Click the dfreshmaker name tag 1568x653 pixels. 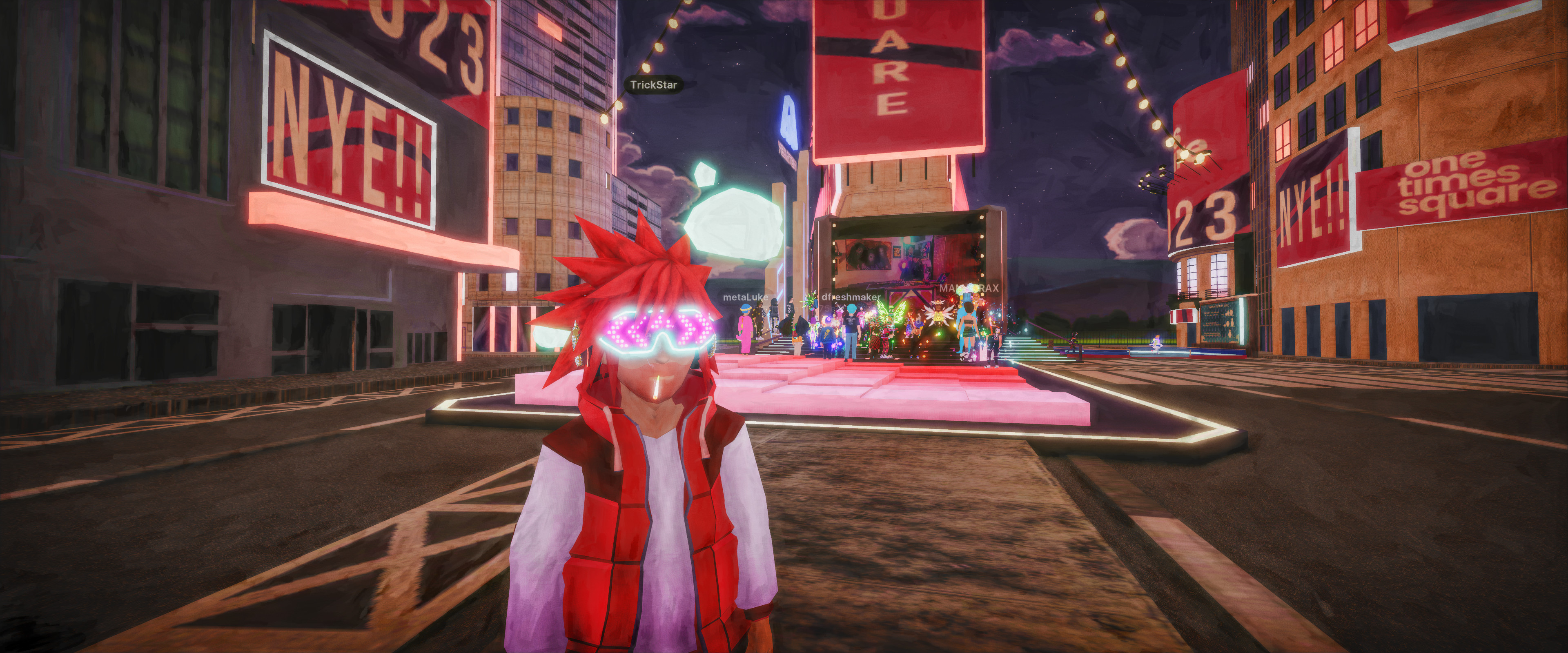tap(850, 297)
